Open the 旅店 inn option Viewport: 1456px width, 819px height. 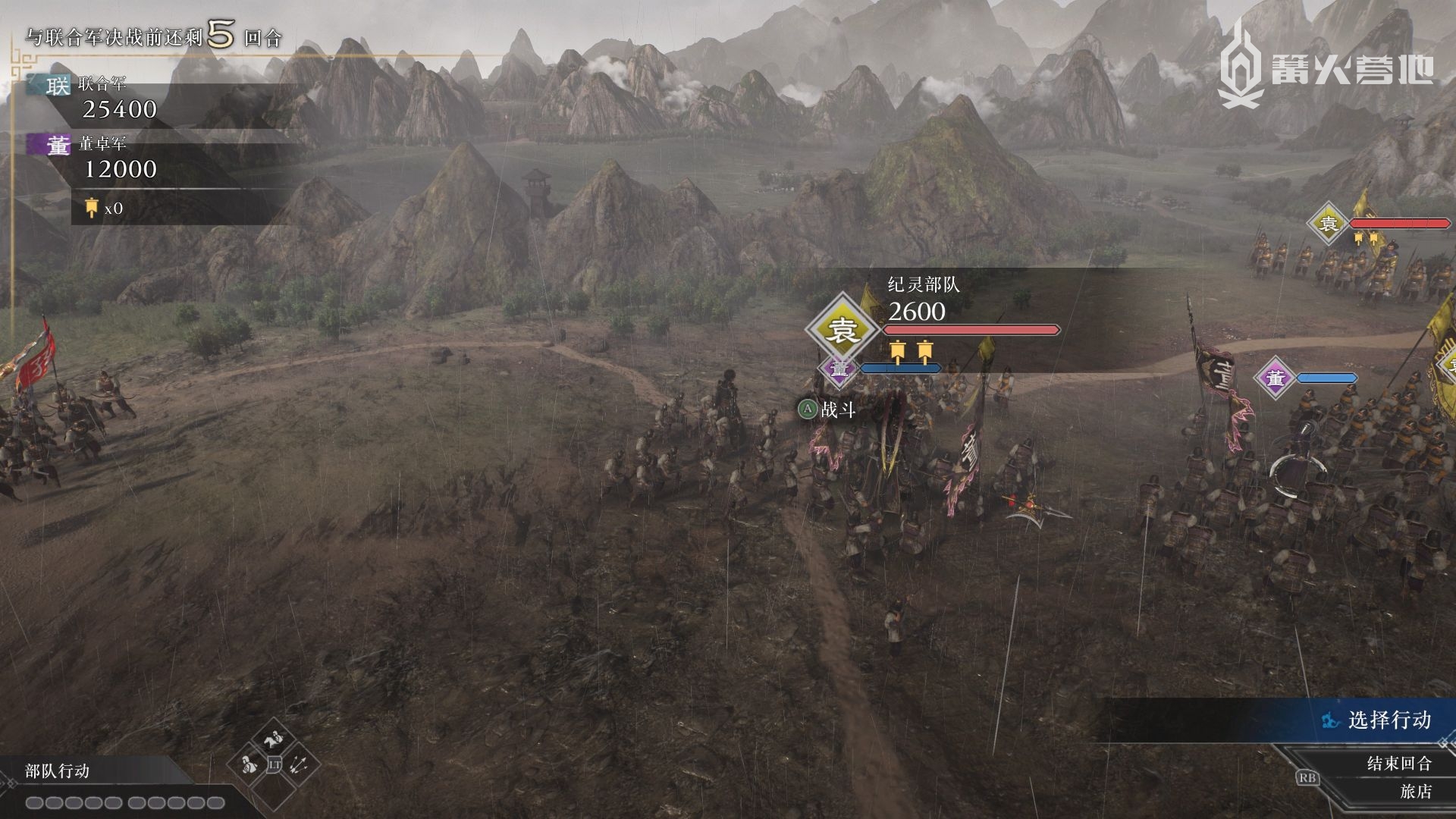[x=1415, y=791]
